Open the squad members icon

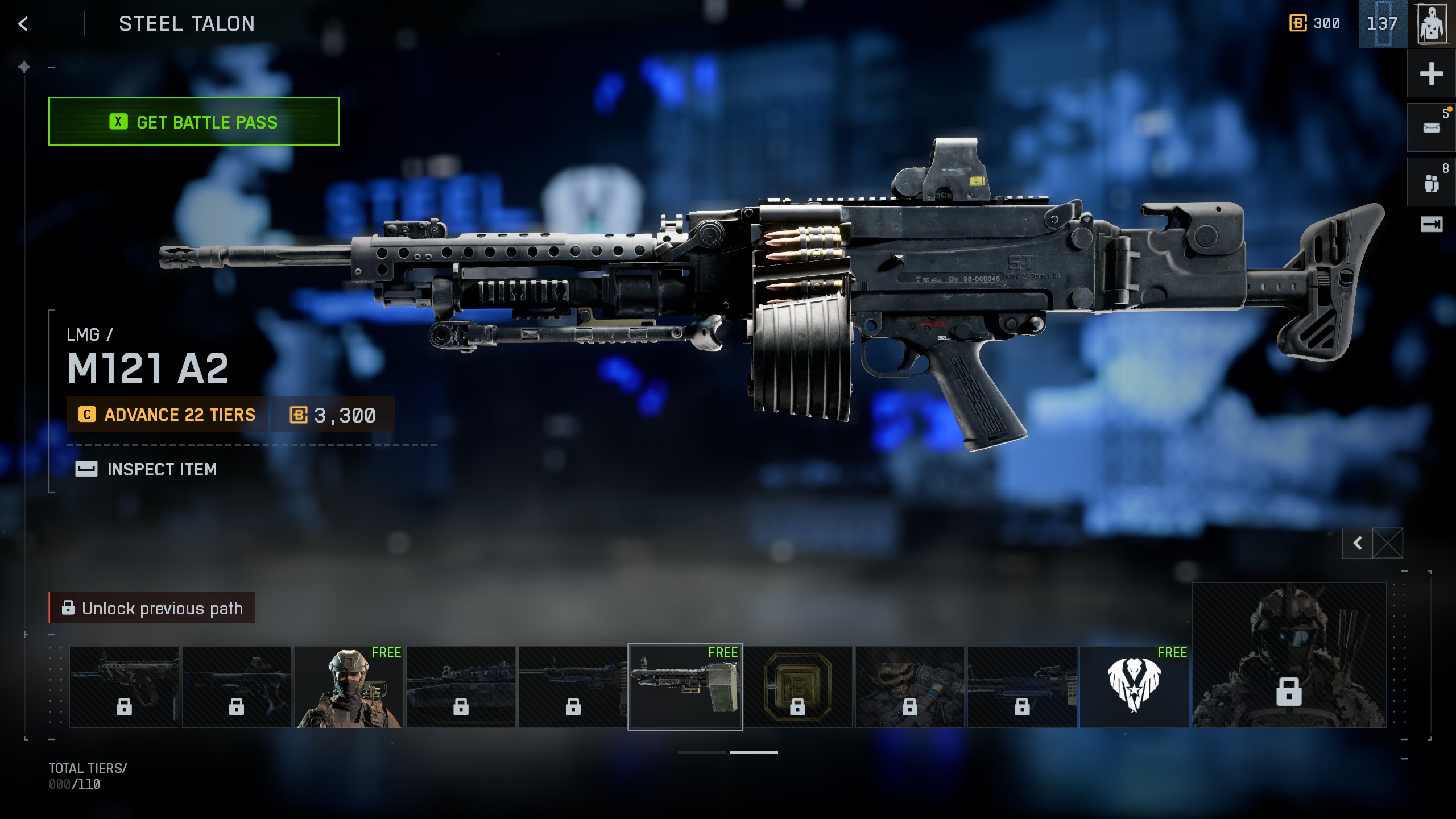pyautogui.click(x=1431, y=183)
